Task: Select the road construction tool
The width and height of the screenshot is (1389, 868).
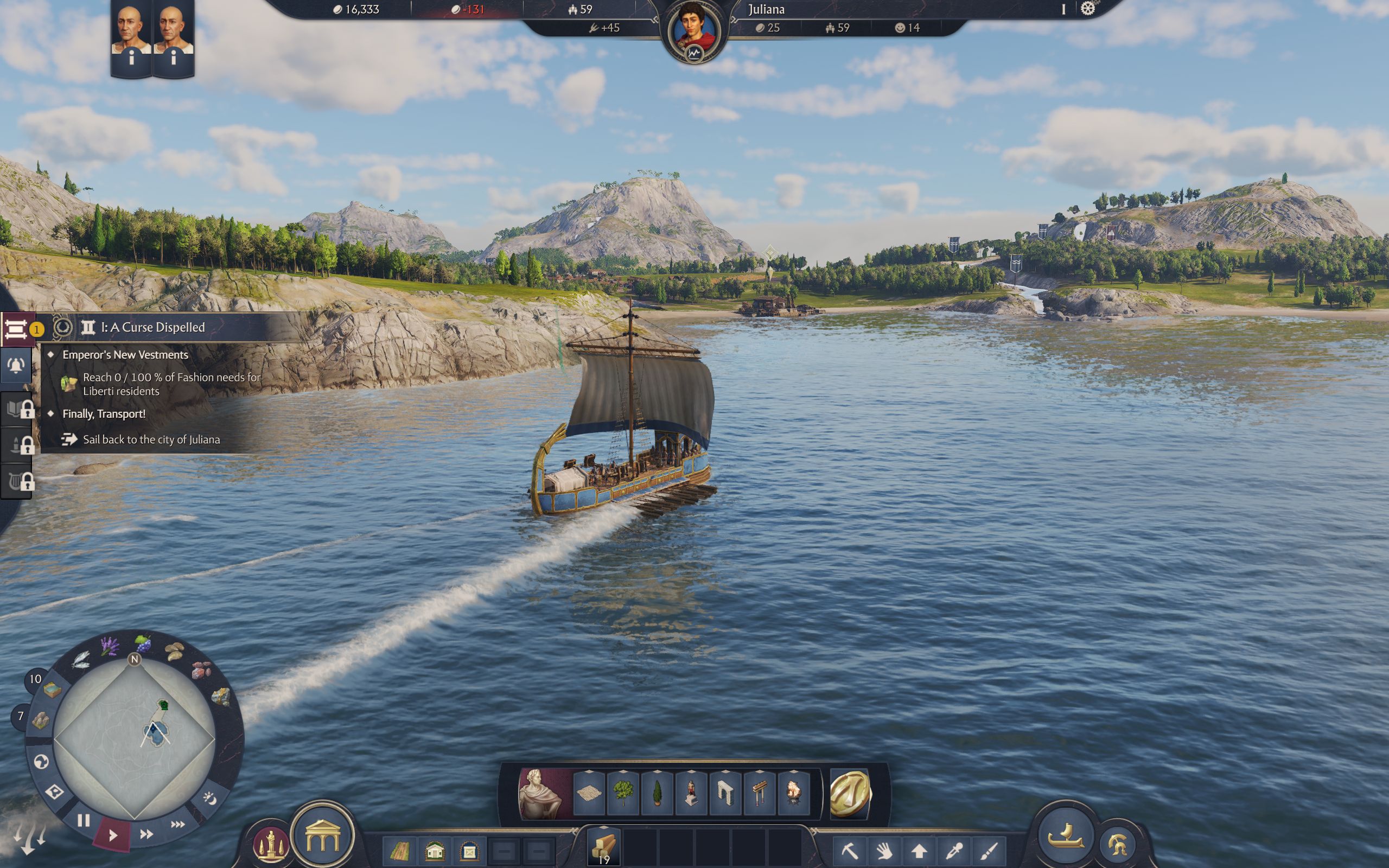Action: 400,851
